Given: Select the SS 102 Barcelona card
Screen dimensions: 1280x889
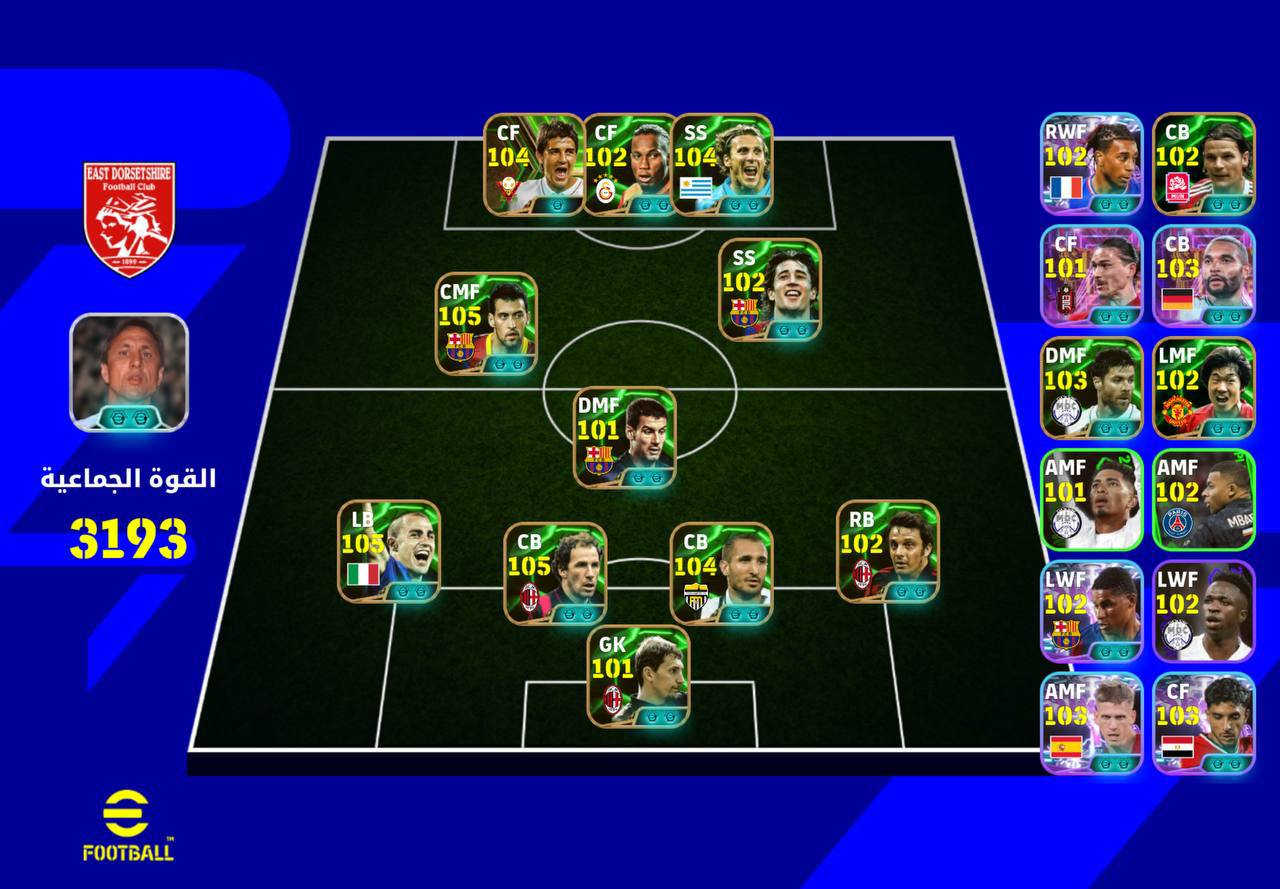Looking at the screenshot, I should click(770, 289).
